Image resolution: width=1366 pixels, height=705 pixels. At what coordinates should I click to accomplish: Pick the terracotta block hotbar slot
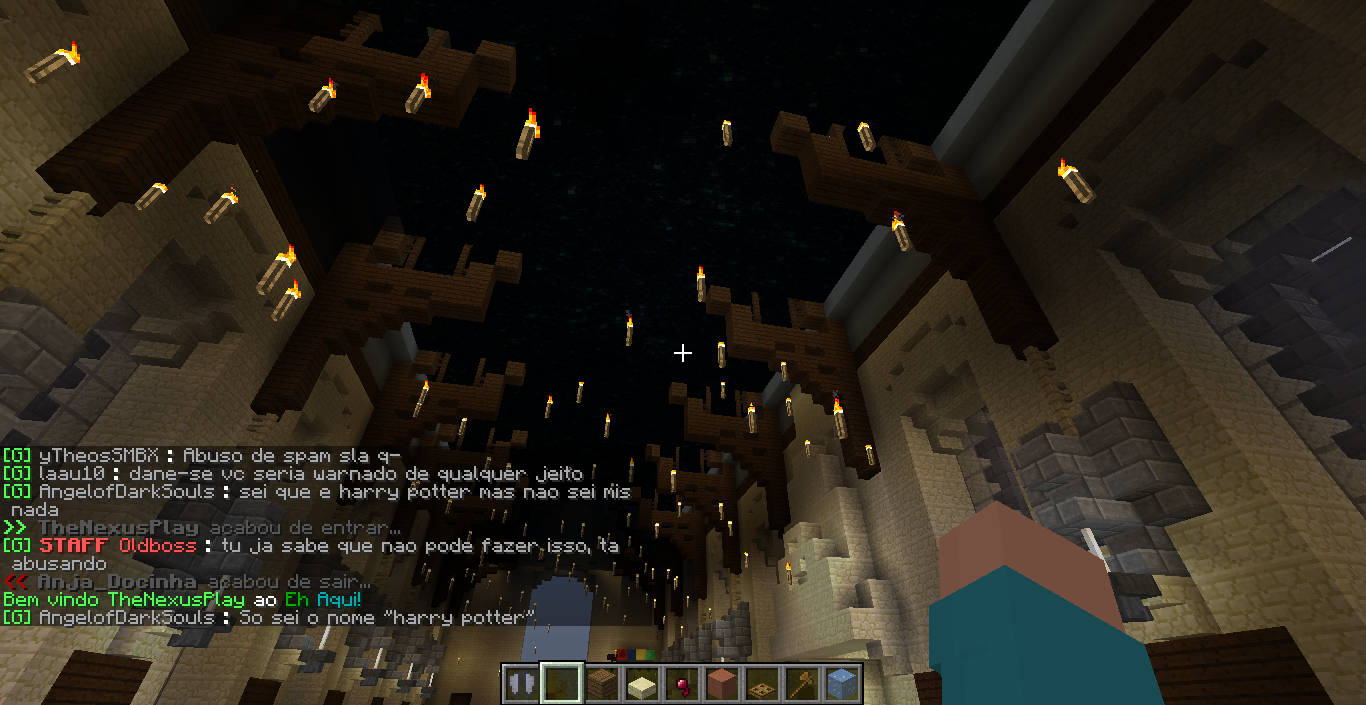722,684
